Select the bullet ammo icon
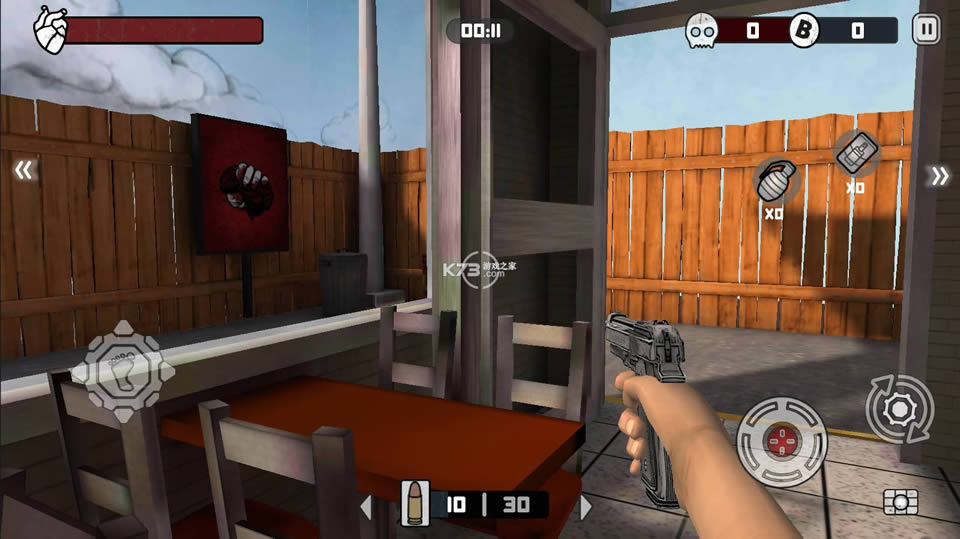Image resolution: width=960 pixels, height=539 pixels. 412,503
